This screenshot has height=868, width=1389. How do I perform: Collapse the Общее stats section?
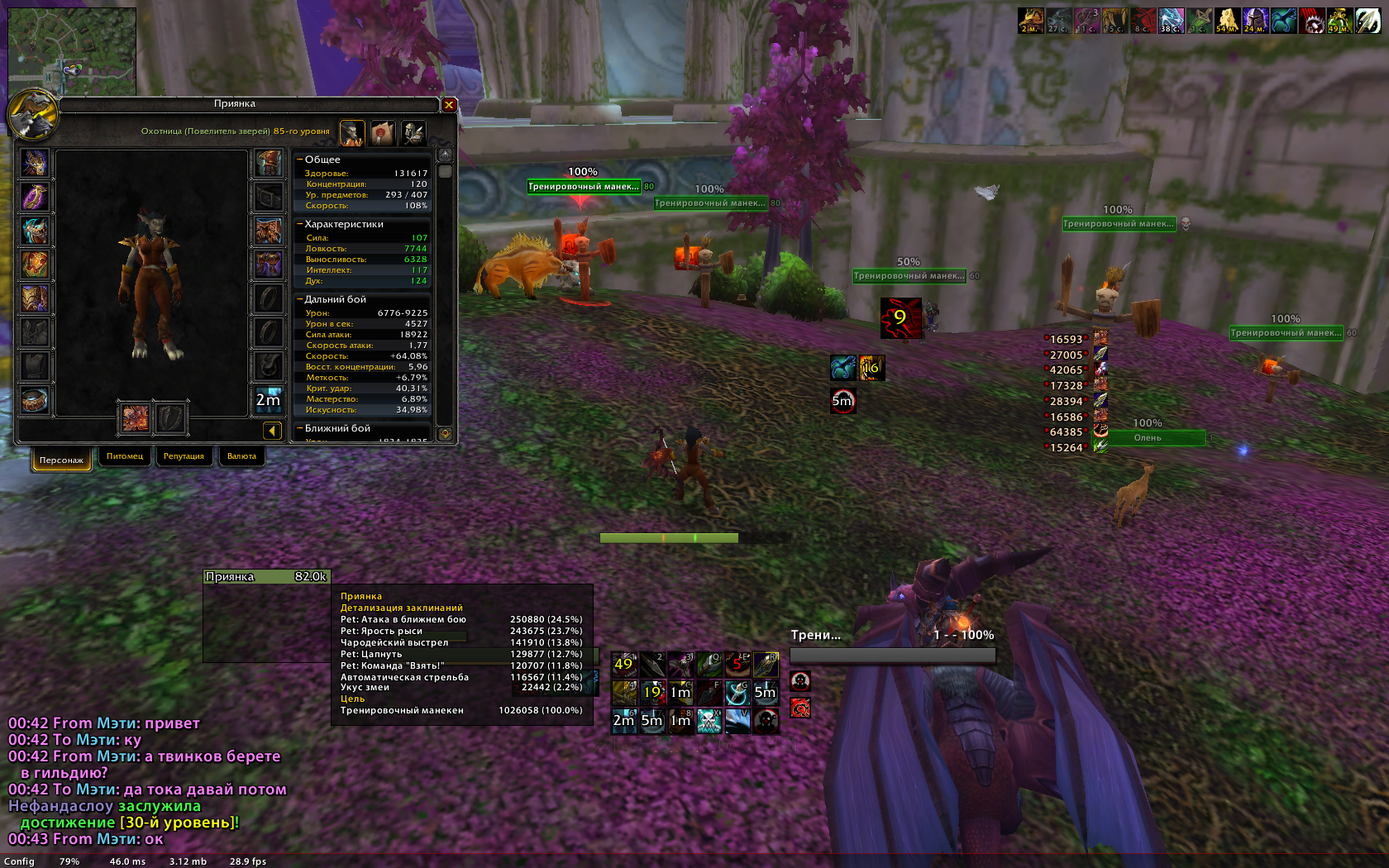point(299,160)
